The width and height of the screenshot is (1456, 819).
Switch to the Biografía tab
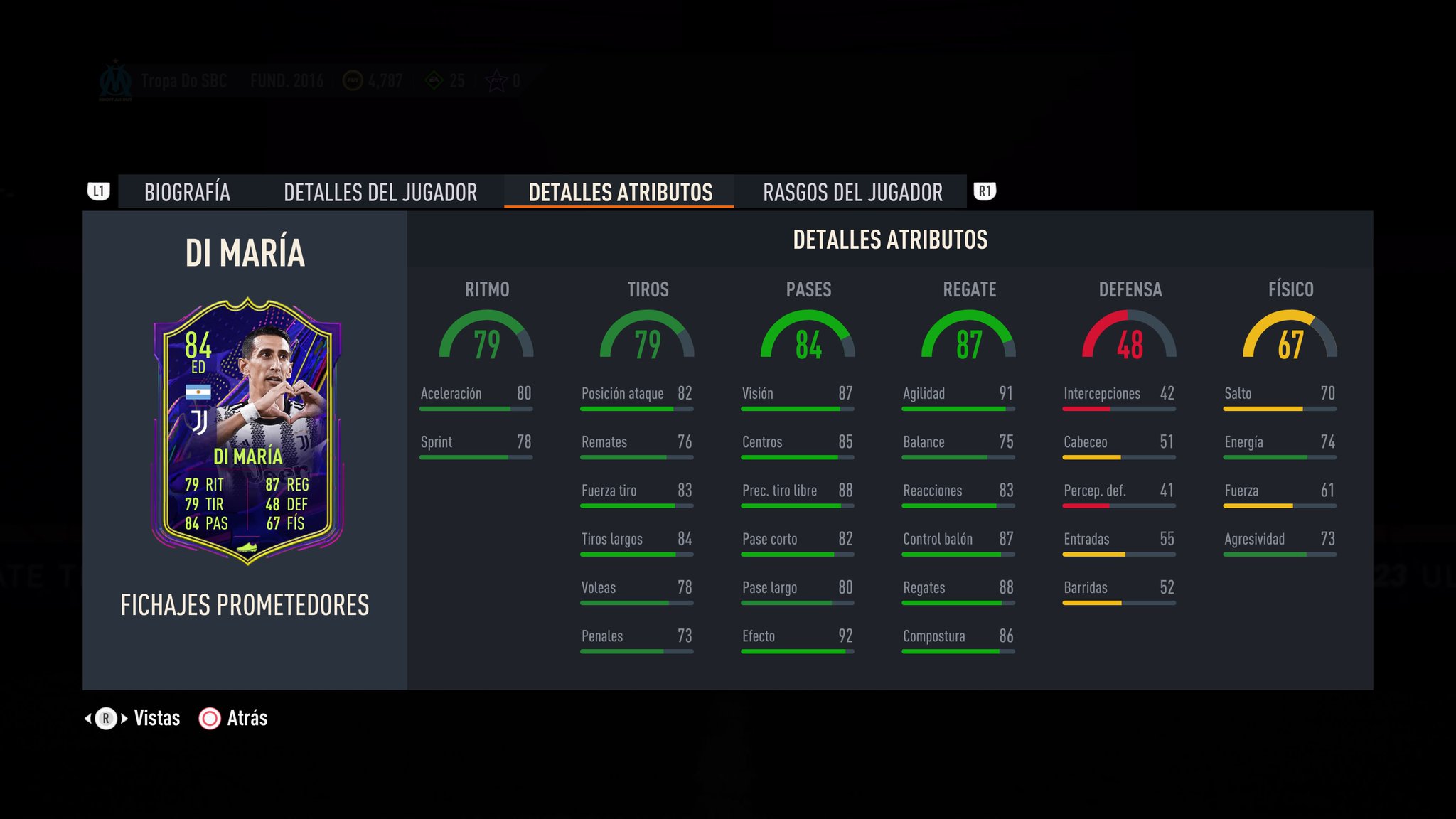(x=187, y=191)
